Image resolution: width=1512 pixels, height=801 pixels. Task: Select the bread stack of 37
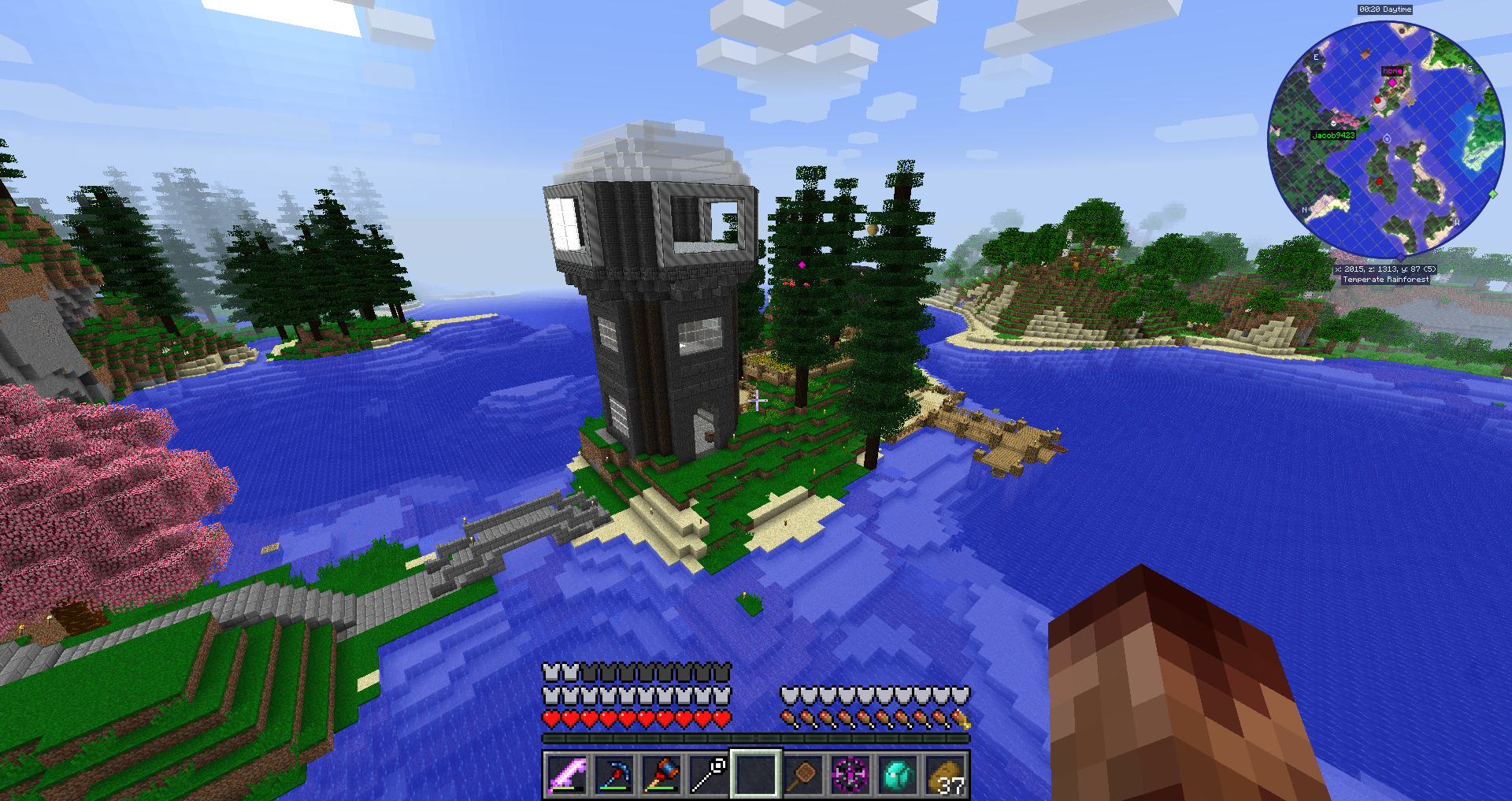(945, 776)
